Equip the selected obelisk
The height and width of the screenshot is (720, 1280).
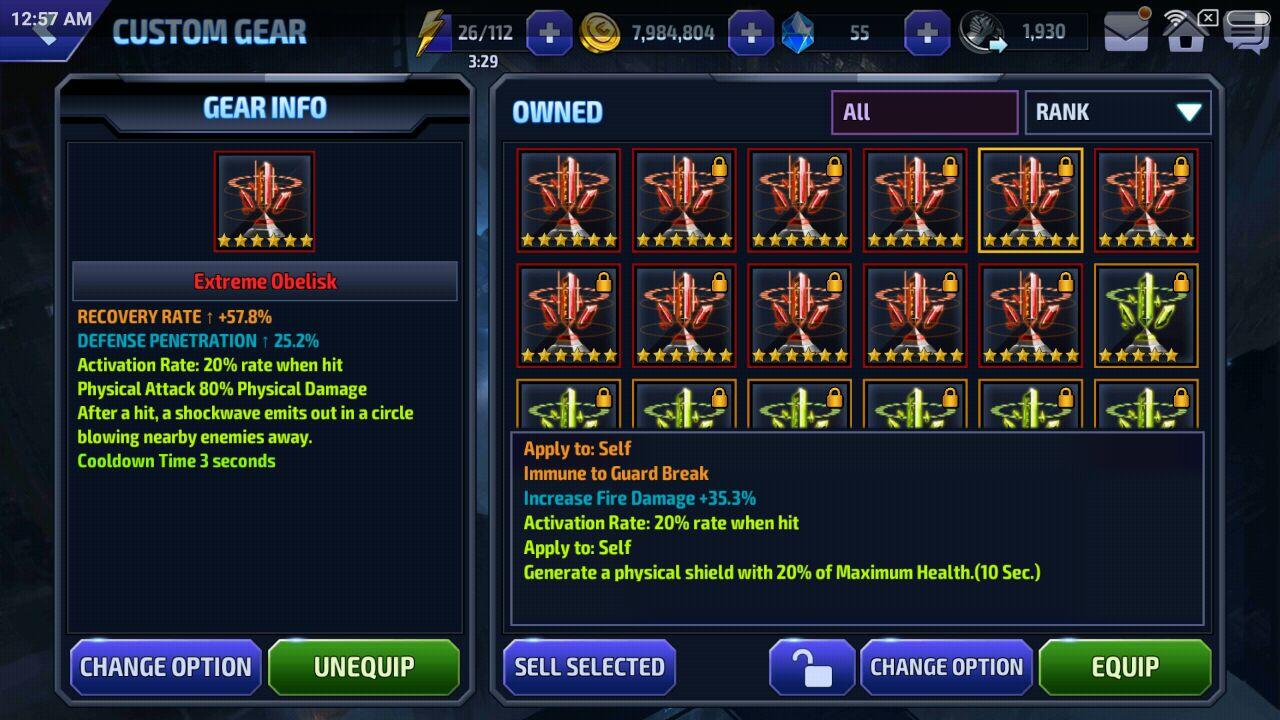click(x=1125, y=667)
